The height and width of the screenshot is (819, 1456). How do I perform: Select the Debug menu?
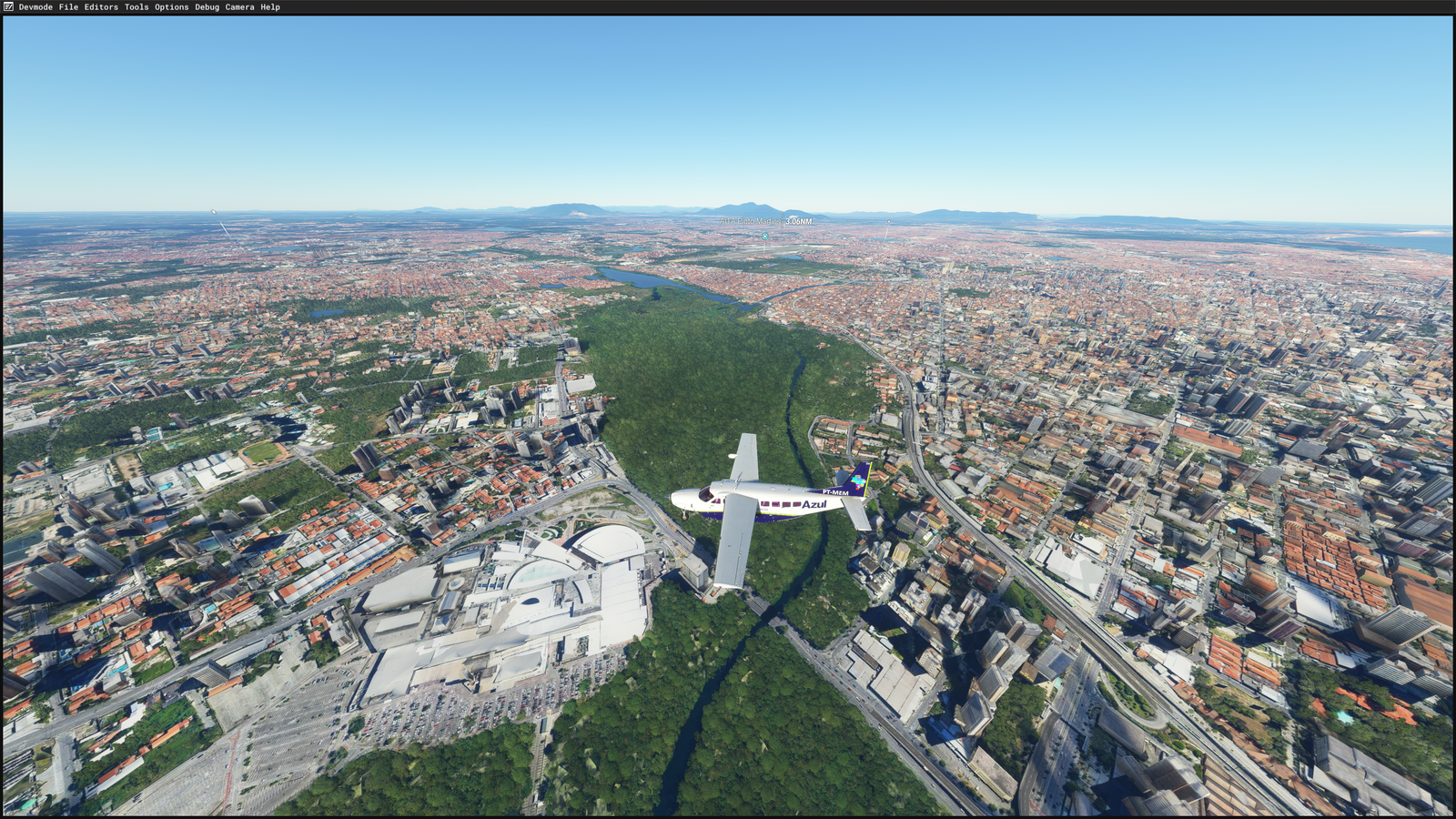207,7
